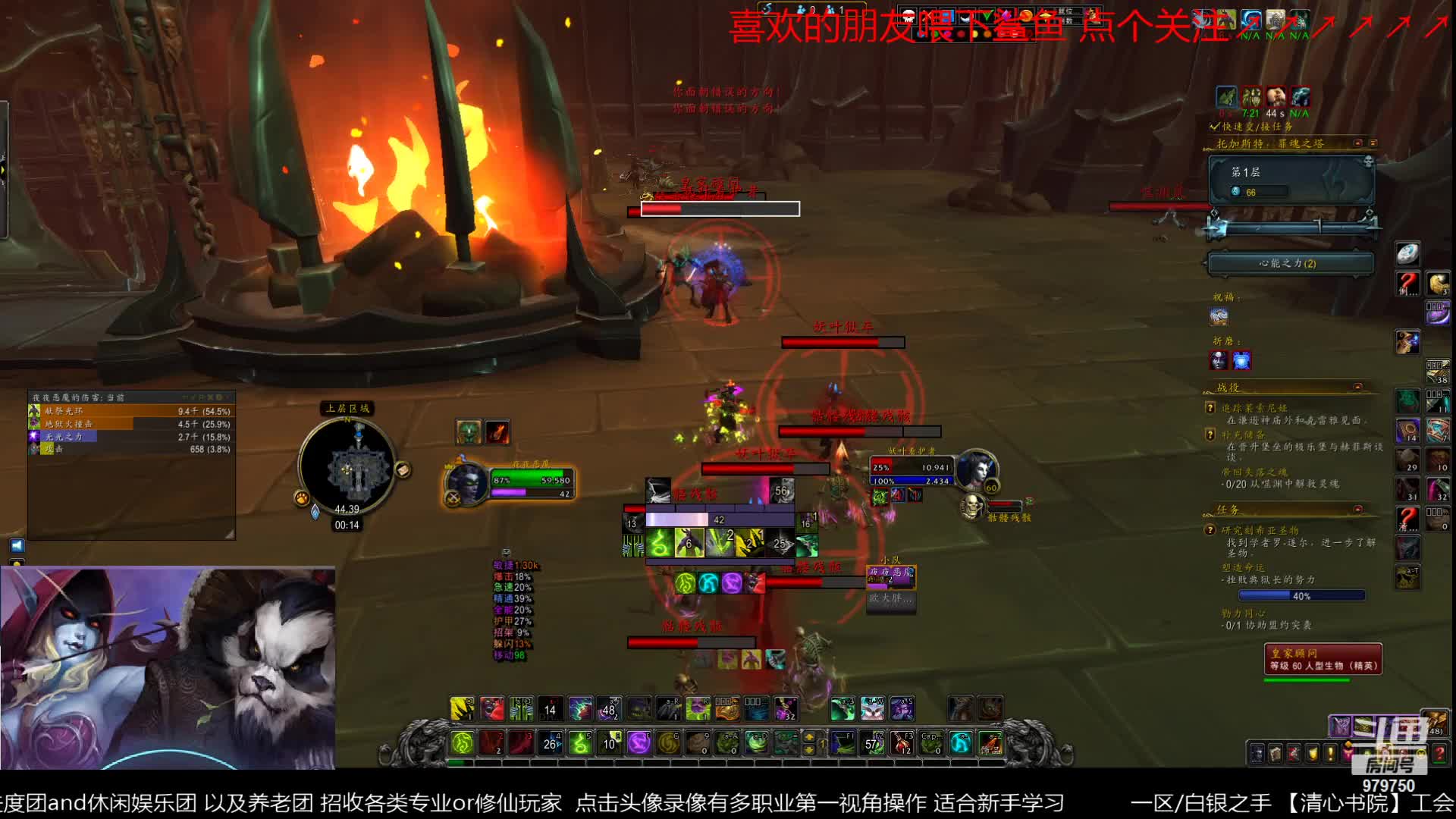
Task: Click the scroll icon on minimap edge
Action: click(x=403, y=470)
